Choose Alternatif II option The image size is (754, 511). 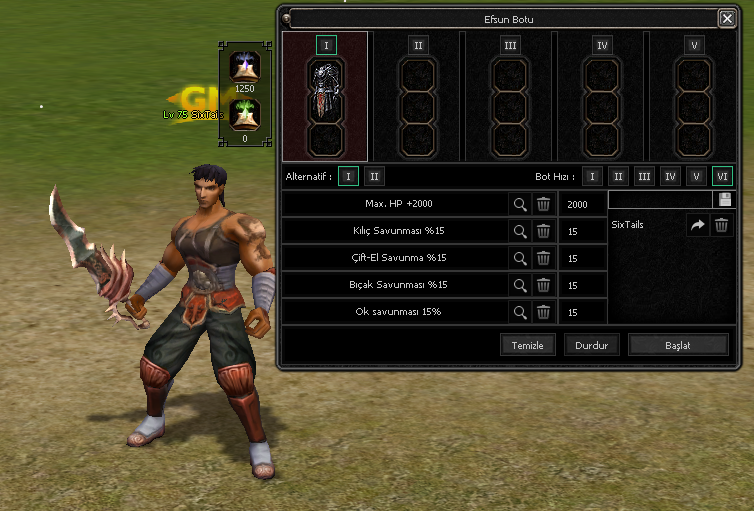(373, 177)
